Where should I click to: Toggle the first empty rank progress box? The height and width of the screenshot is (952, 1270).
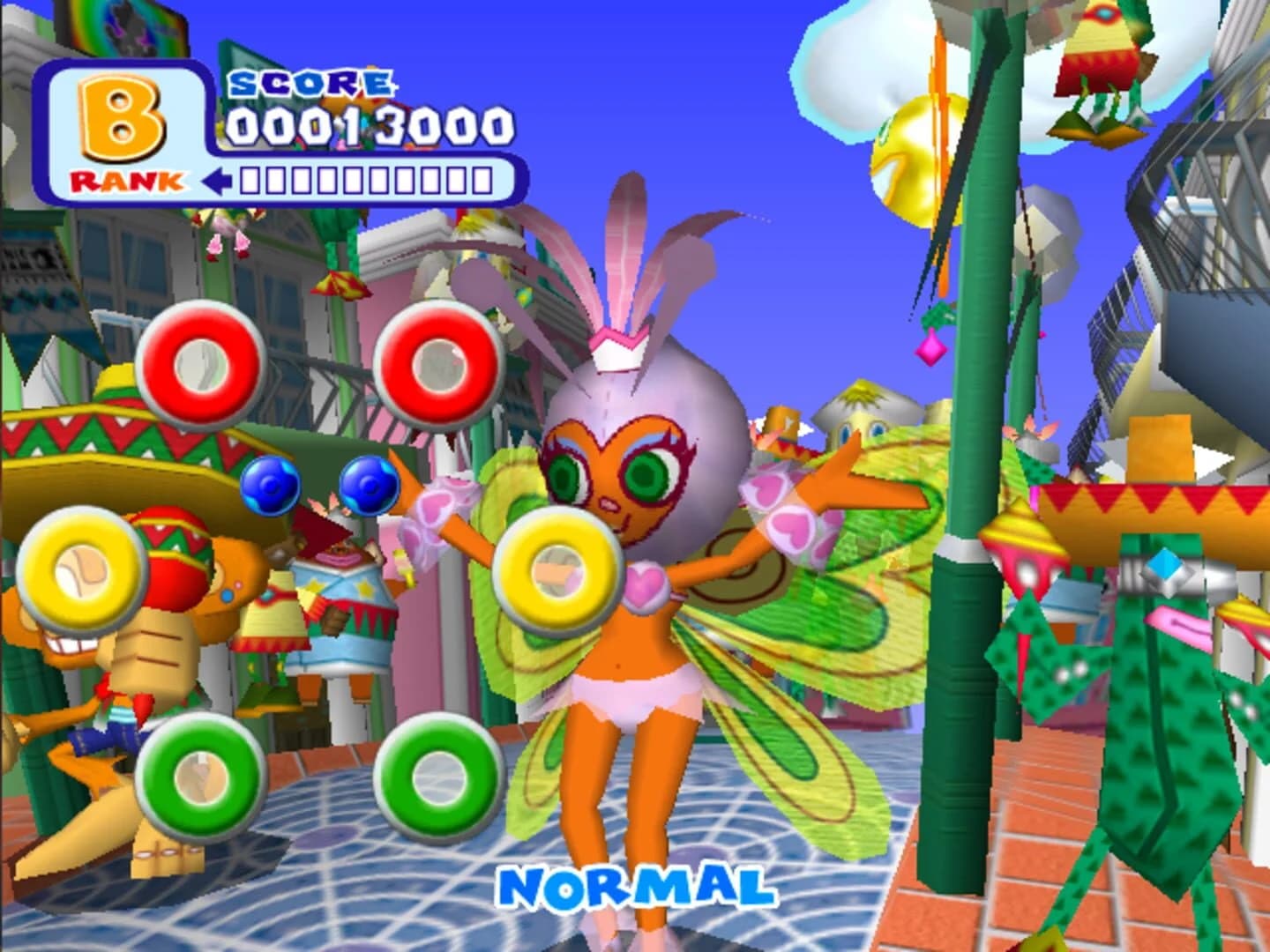click(251, 179)
